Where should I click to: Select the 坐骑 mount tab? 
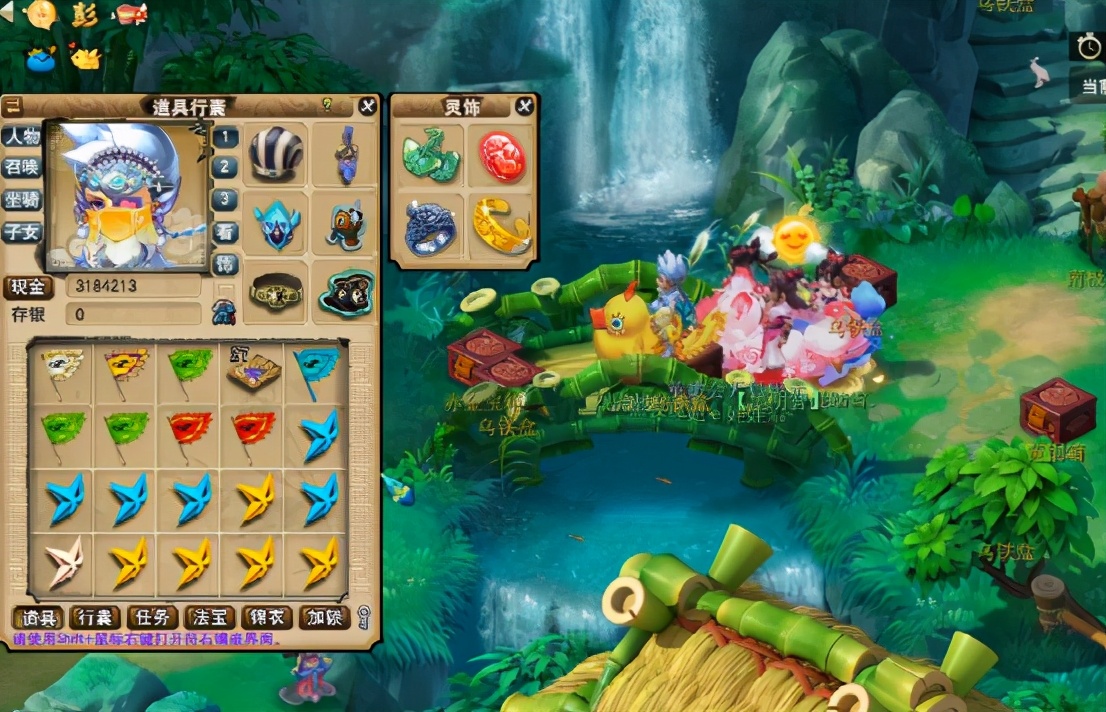pyautogui.click(x=21, y=199)
